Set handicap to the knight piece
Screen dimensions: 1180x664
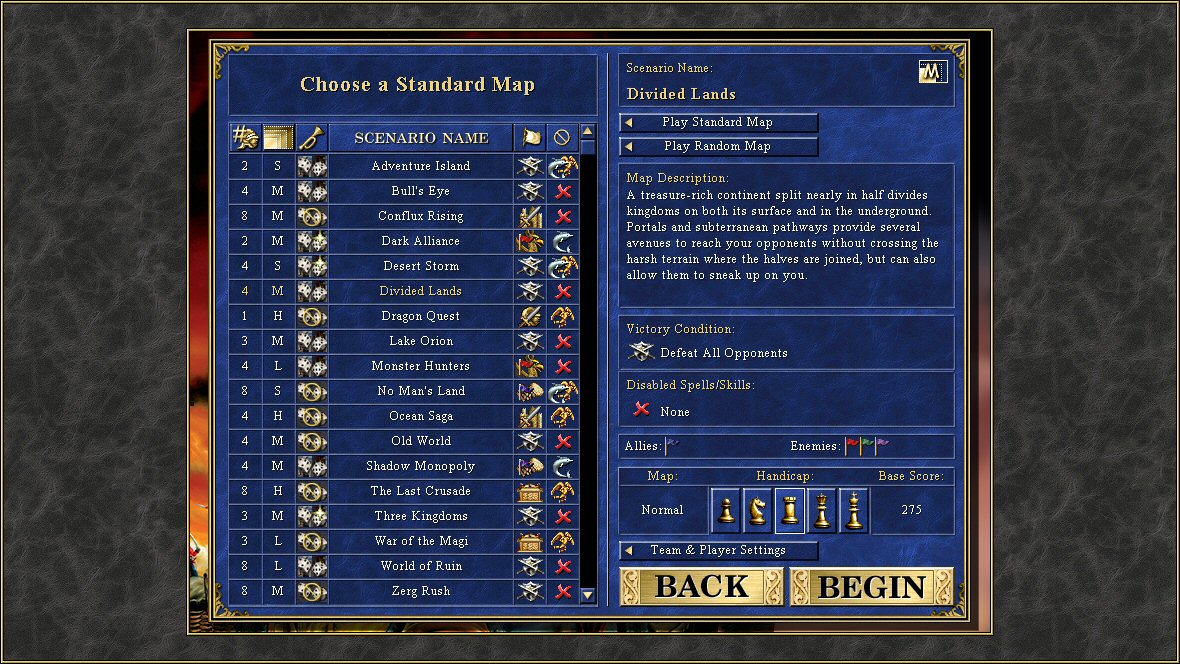coord(758,510)
